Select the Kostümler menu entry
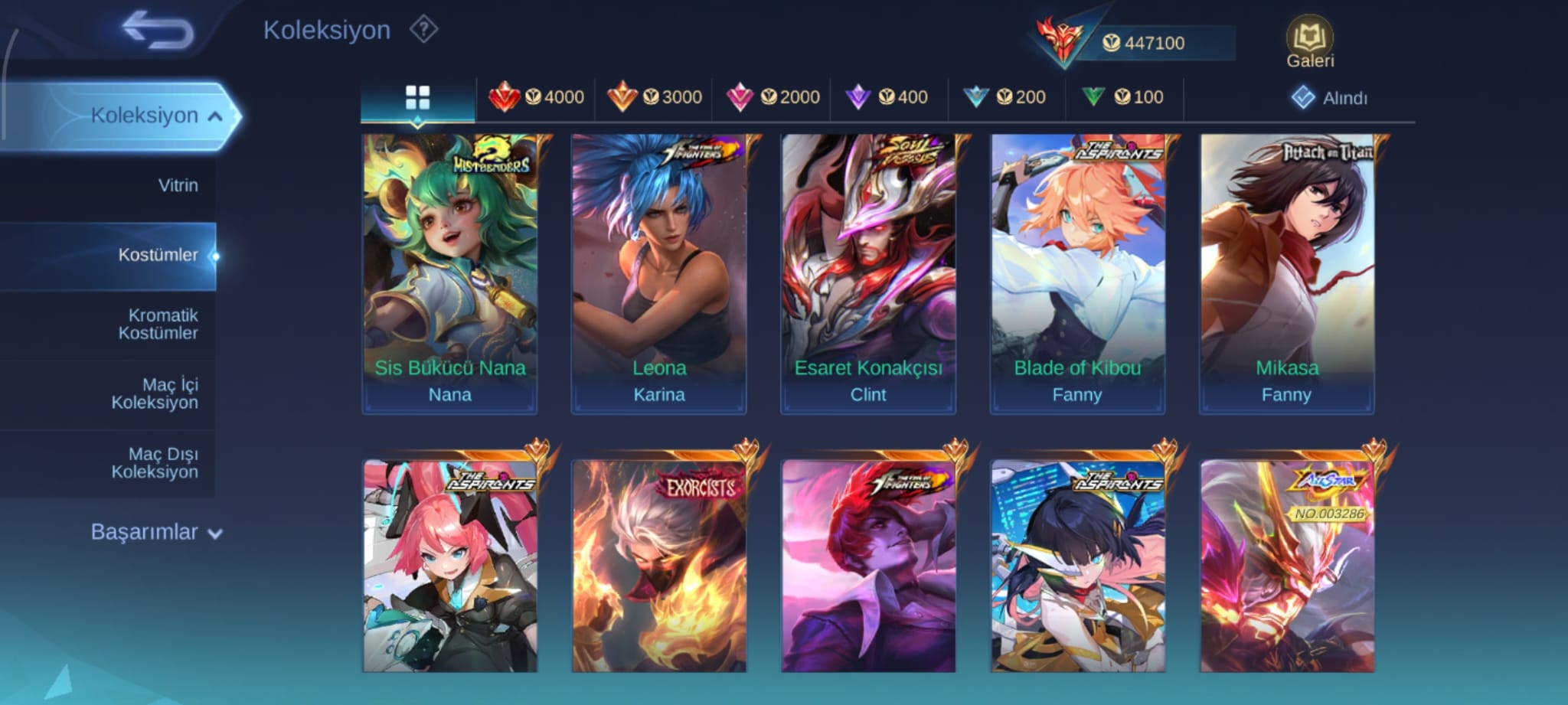This screenshot has height=705, width=1568. pyautogui.click(x=158, y=255)
